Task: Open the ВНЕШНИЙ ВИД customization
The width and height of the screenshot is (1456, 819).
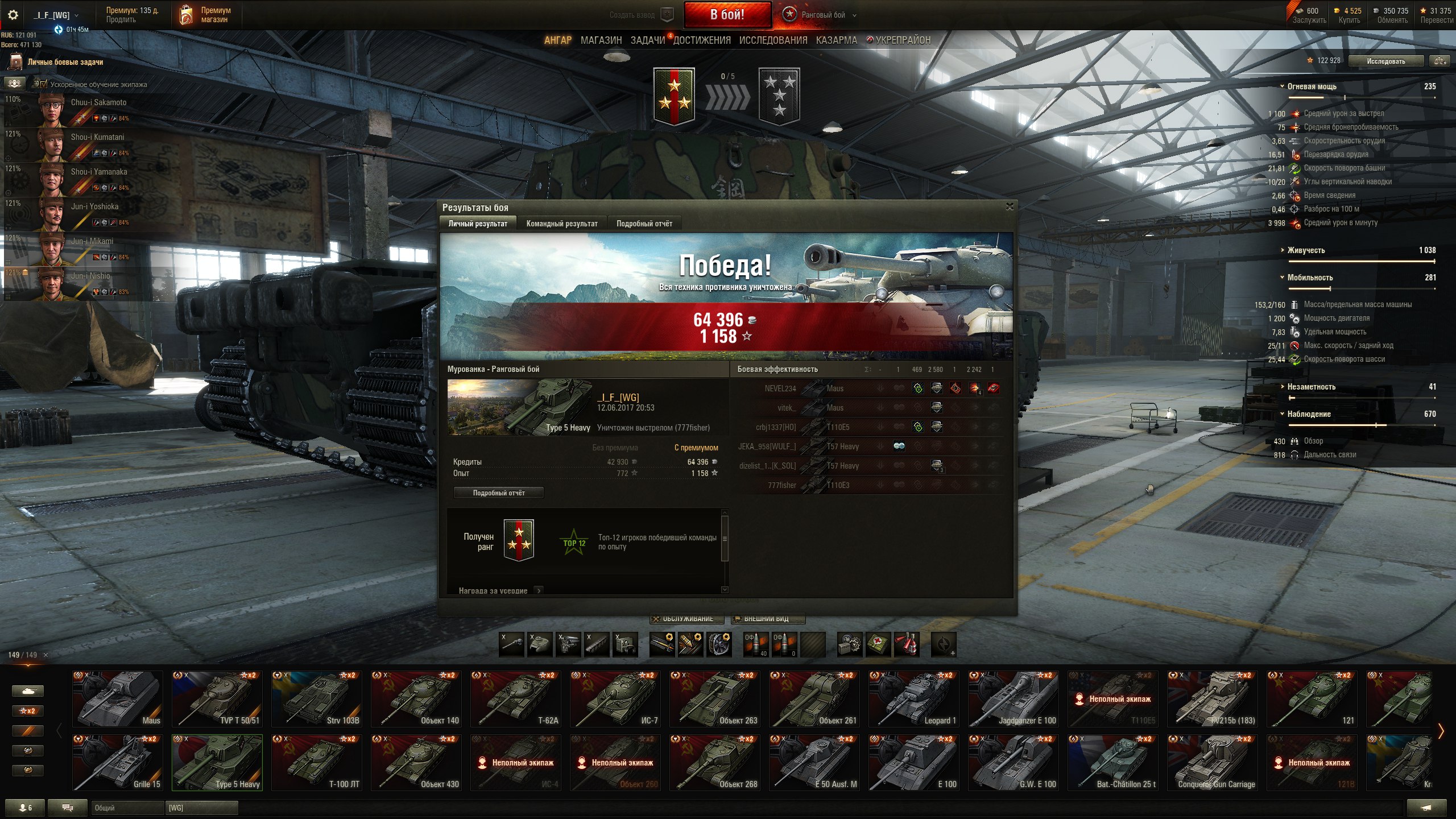Action: coord(768,619)
